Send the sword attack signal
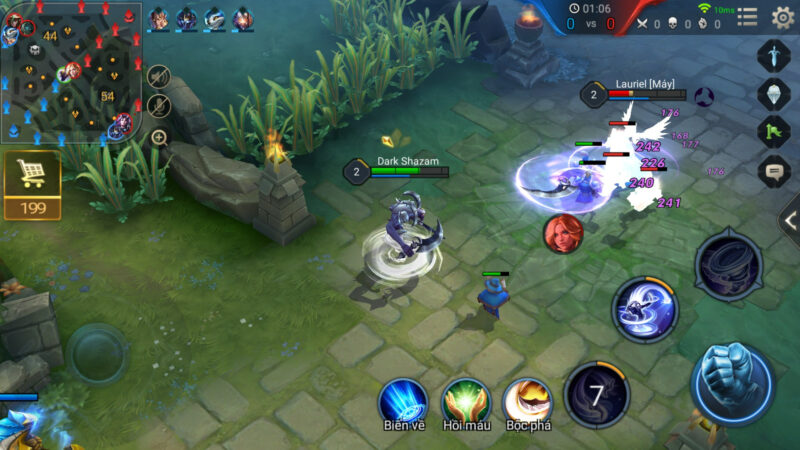The height and width of the screenshot is (450, 800). [x=774, y=55]
